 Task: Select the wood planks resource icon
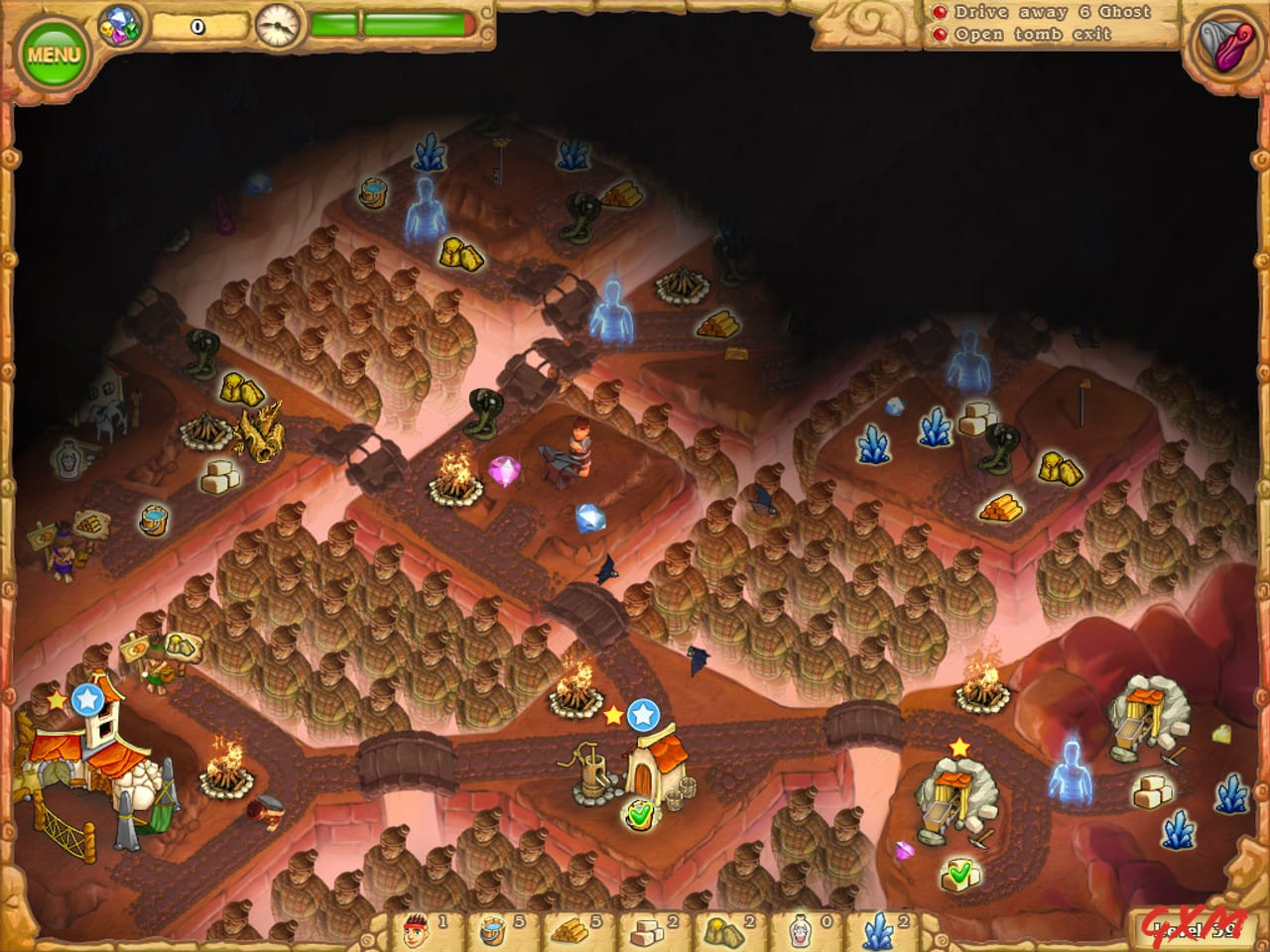pos(571,929)
